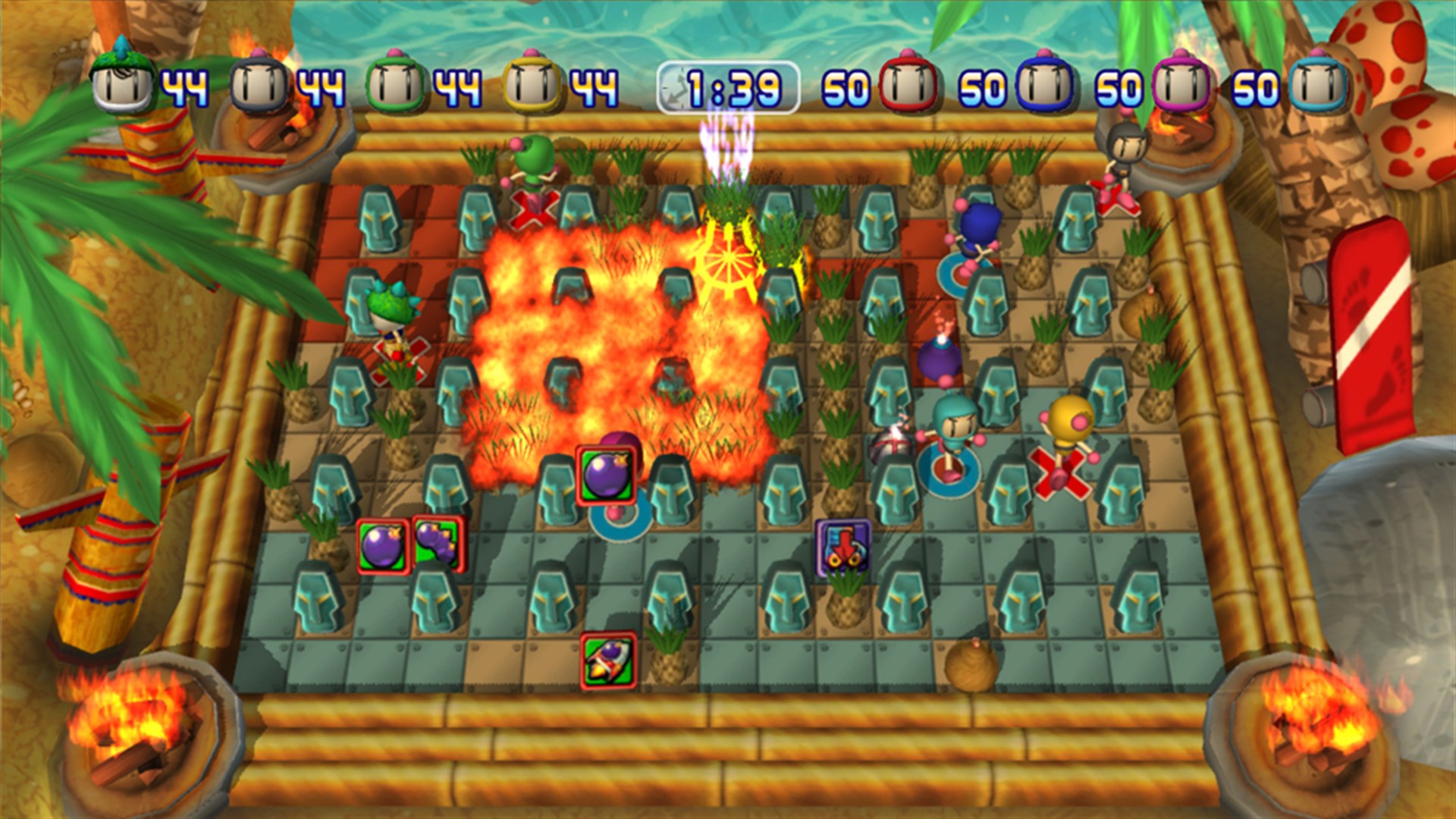Viewport: 1456px width, 819px height.
Task: Select the yellow Bomber head with 44
Action: [531, 83]
